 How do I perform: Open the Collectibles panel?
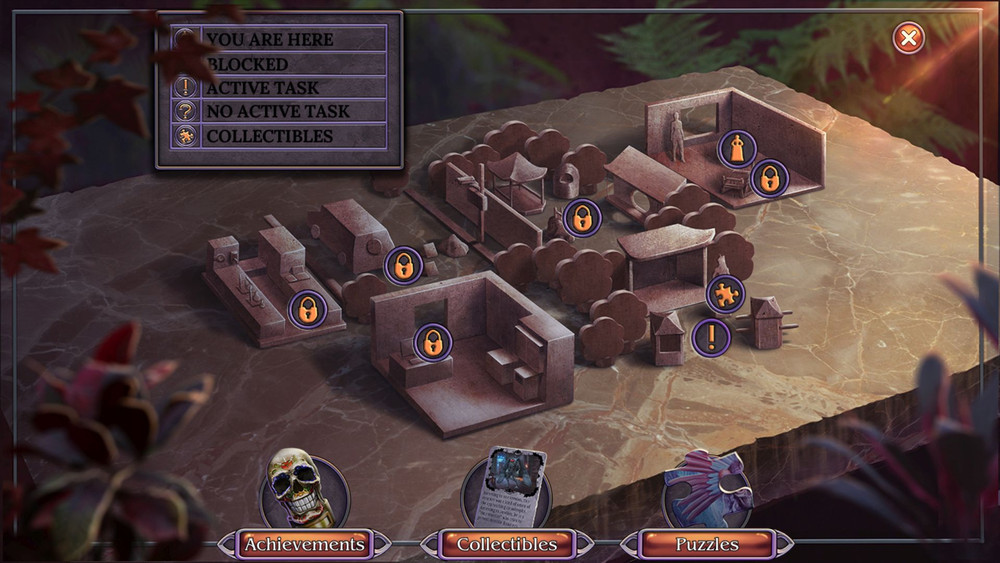(x=506, y=544)
